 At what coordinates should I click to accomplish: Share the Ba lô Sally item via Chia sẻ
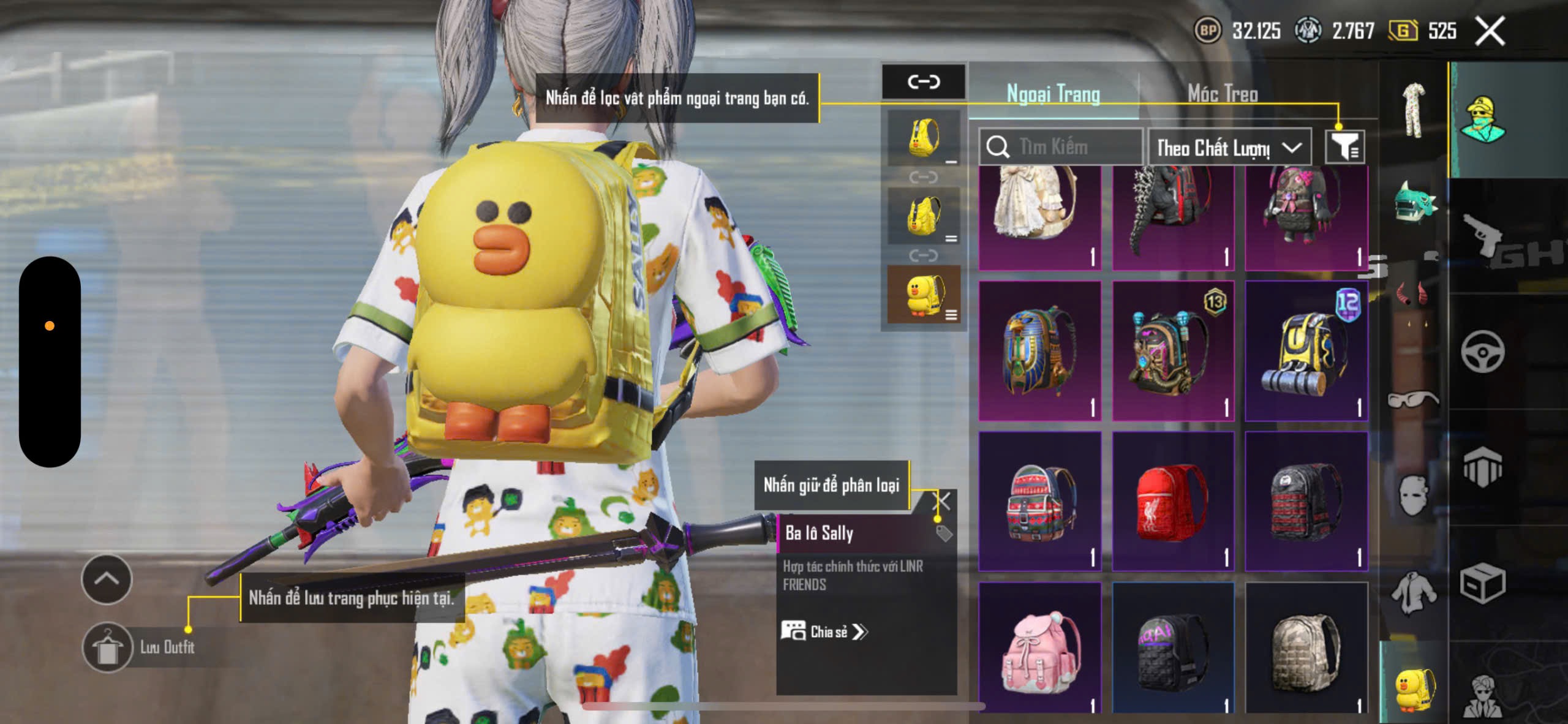click(x=825, y=632)
